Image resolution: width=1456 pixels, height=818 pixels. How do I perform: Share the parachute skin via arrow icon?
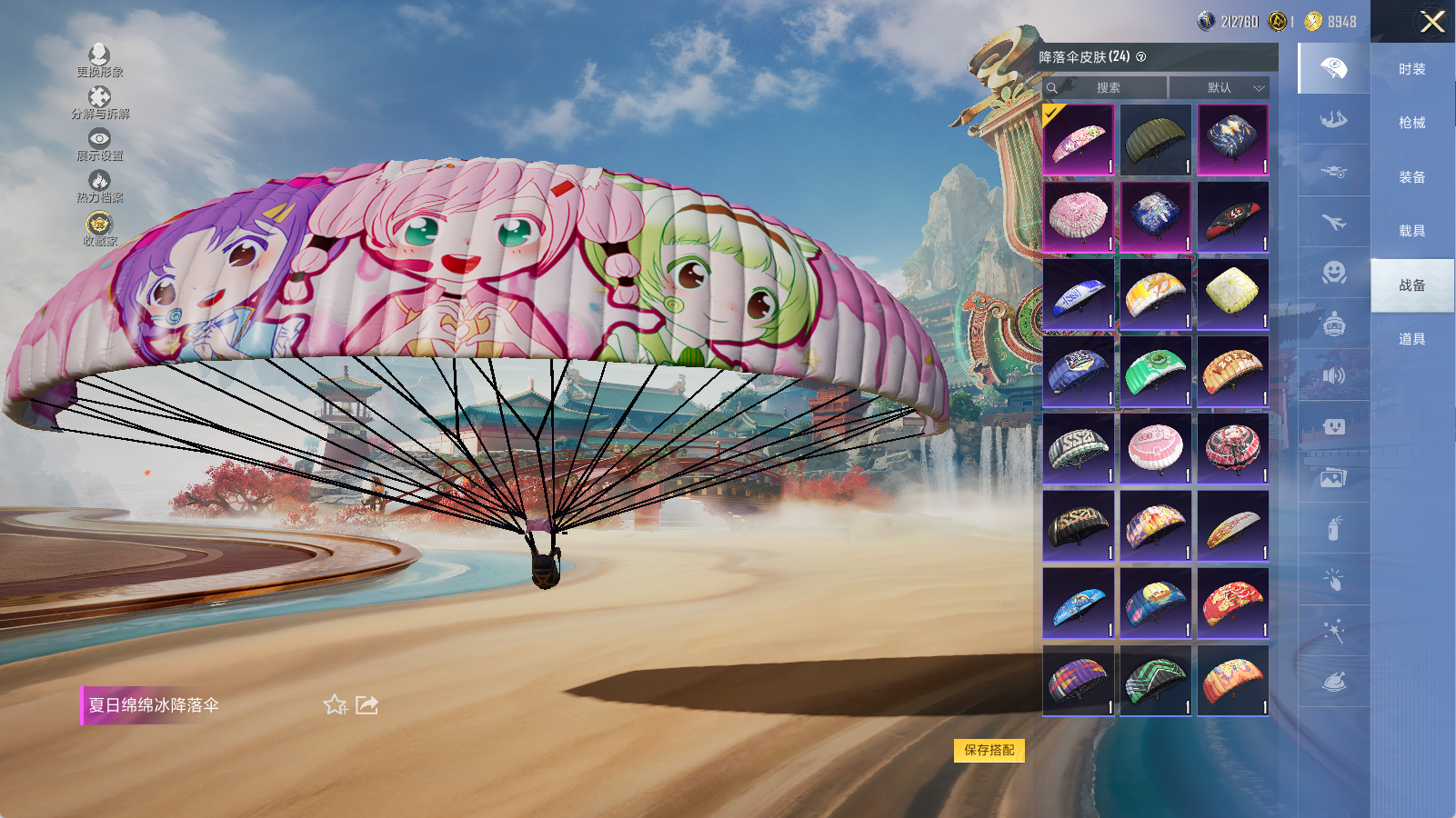click(367, 705)
